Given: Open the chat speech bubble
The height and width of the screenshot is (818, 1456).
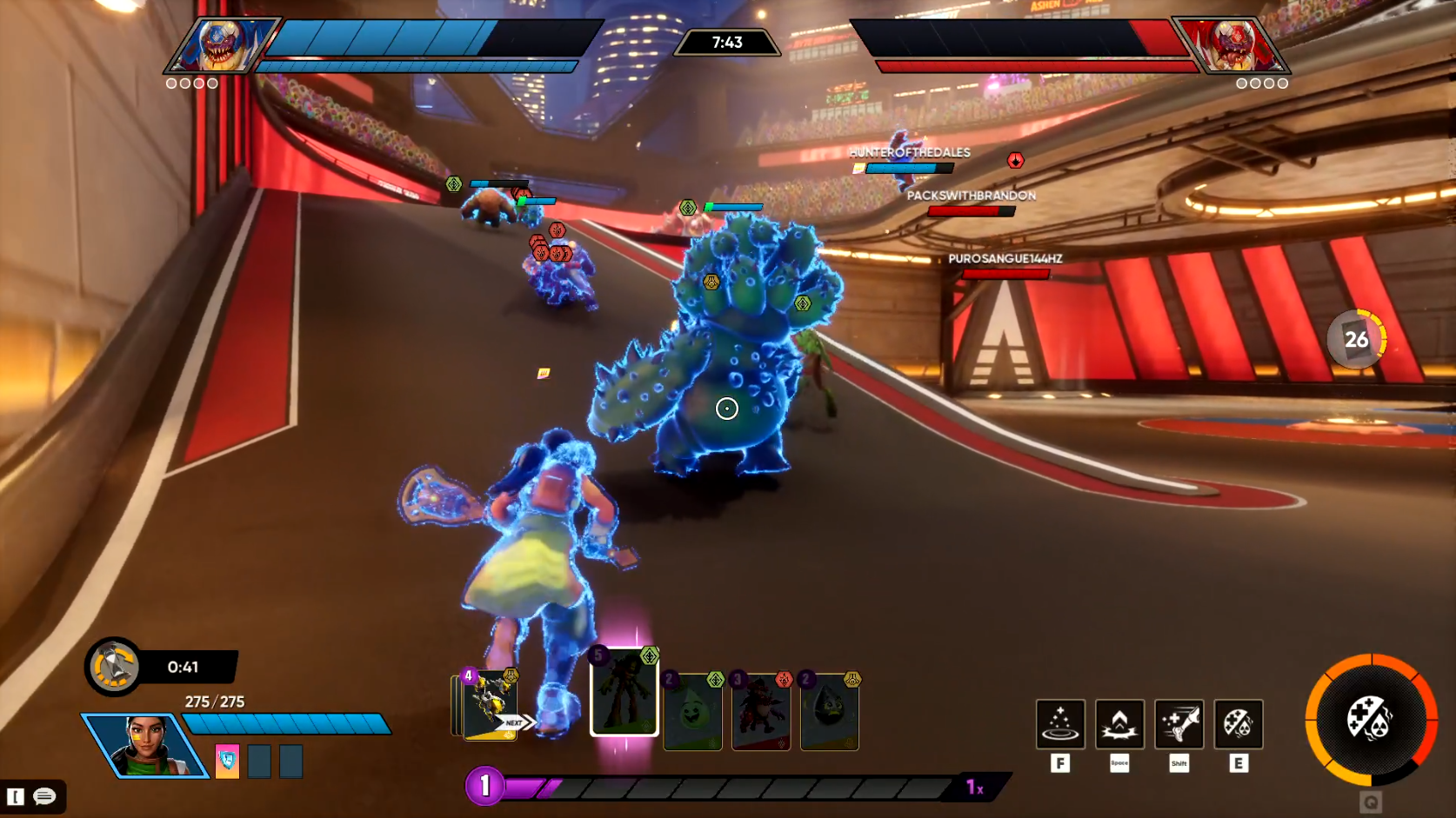Looking at the screenshot, I should [44, 796].
